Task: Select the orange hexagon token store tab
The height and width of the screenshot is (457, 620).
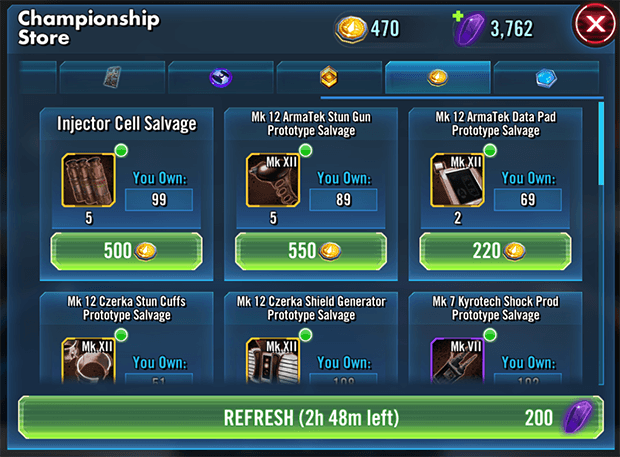Action: coord(329,77)
